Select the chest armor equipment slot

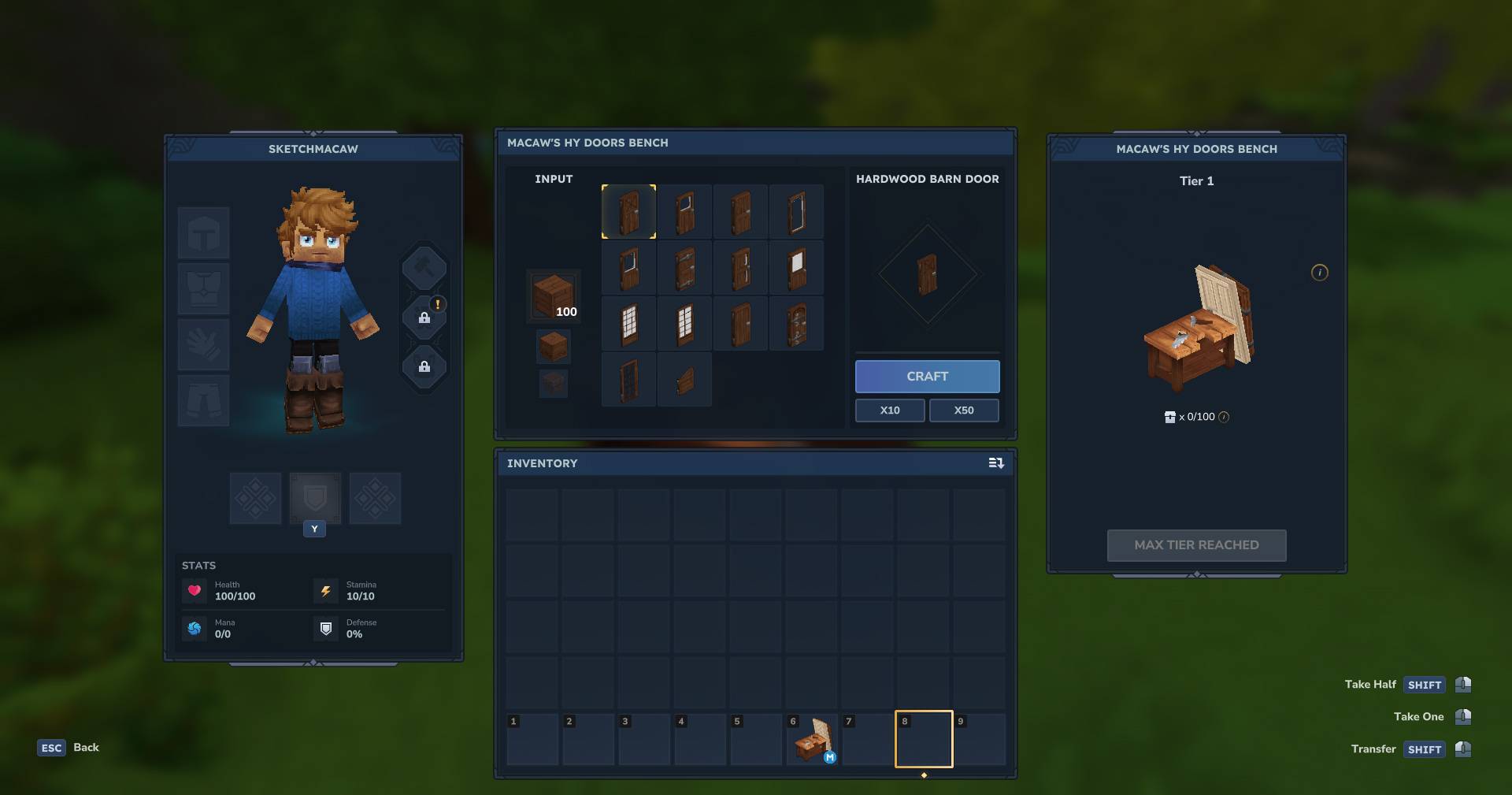coord(203,289)
